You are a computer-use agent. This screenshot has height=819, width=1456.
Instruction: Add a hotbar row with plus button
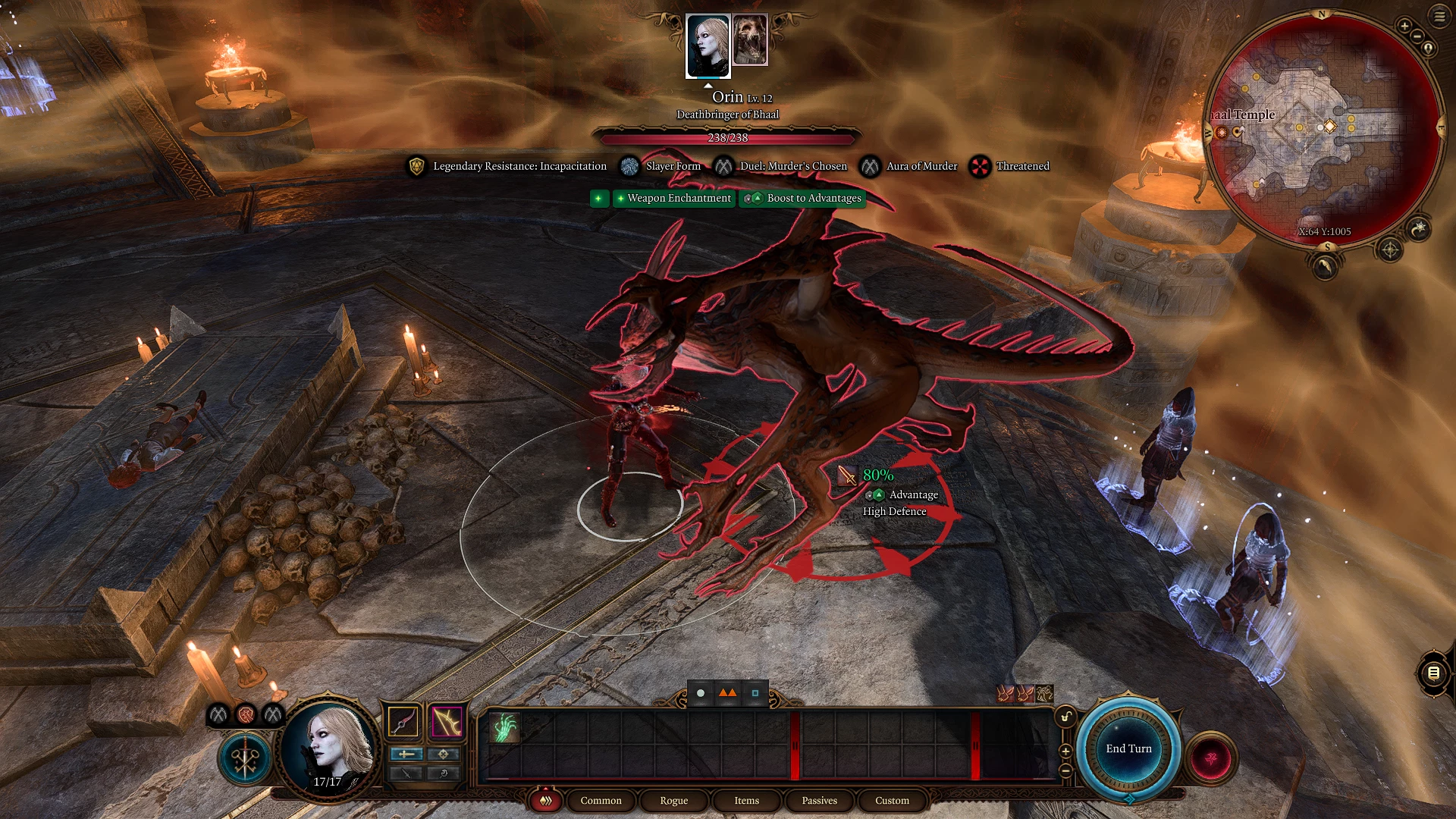pyautogui.click(x=1065, y=751)
